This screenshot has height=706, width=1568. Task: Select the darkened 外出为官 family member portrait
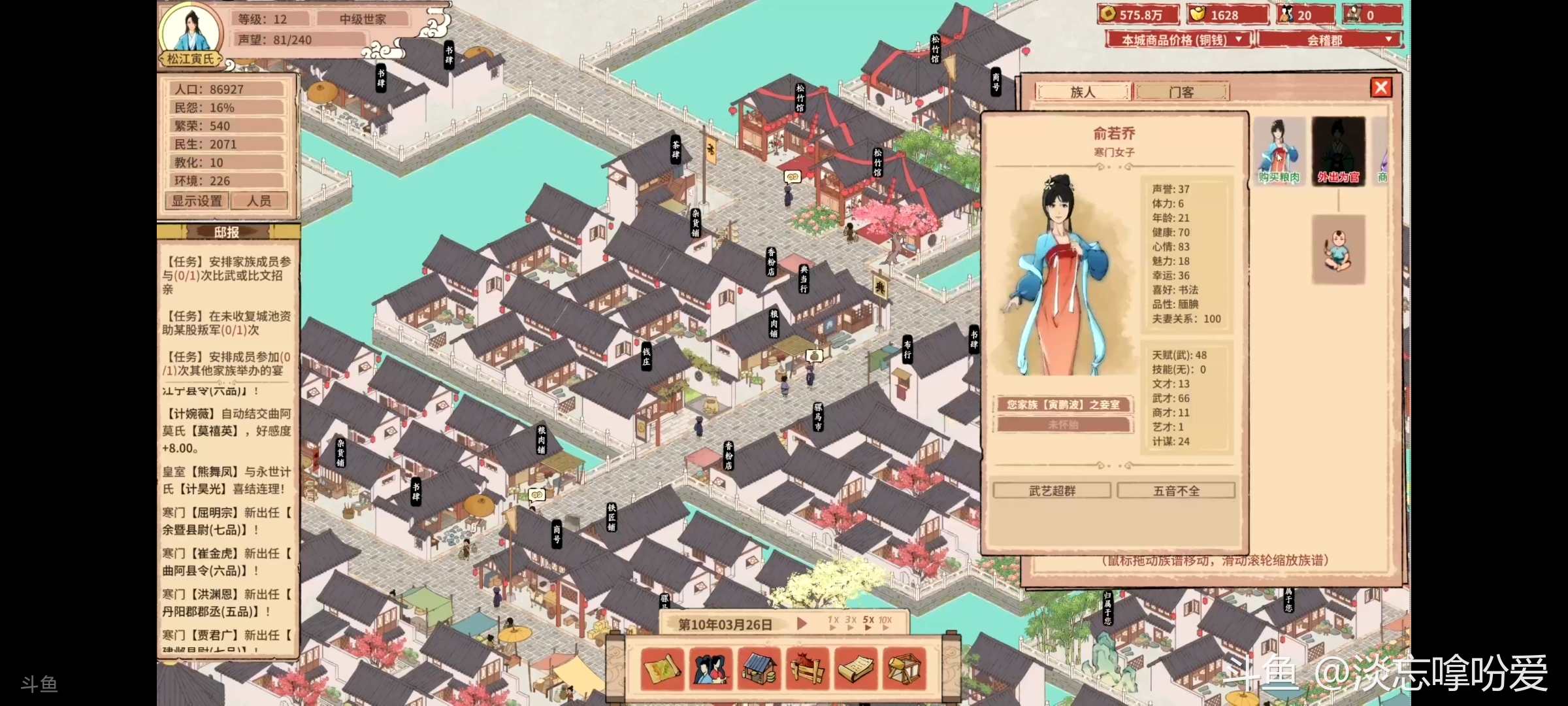point(1338,150)
